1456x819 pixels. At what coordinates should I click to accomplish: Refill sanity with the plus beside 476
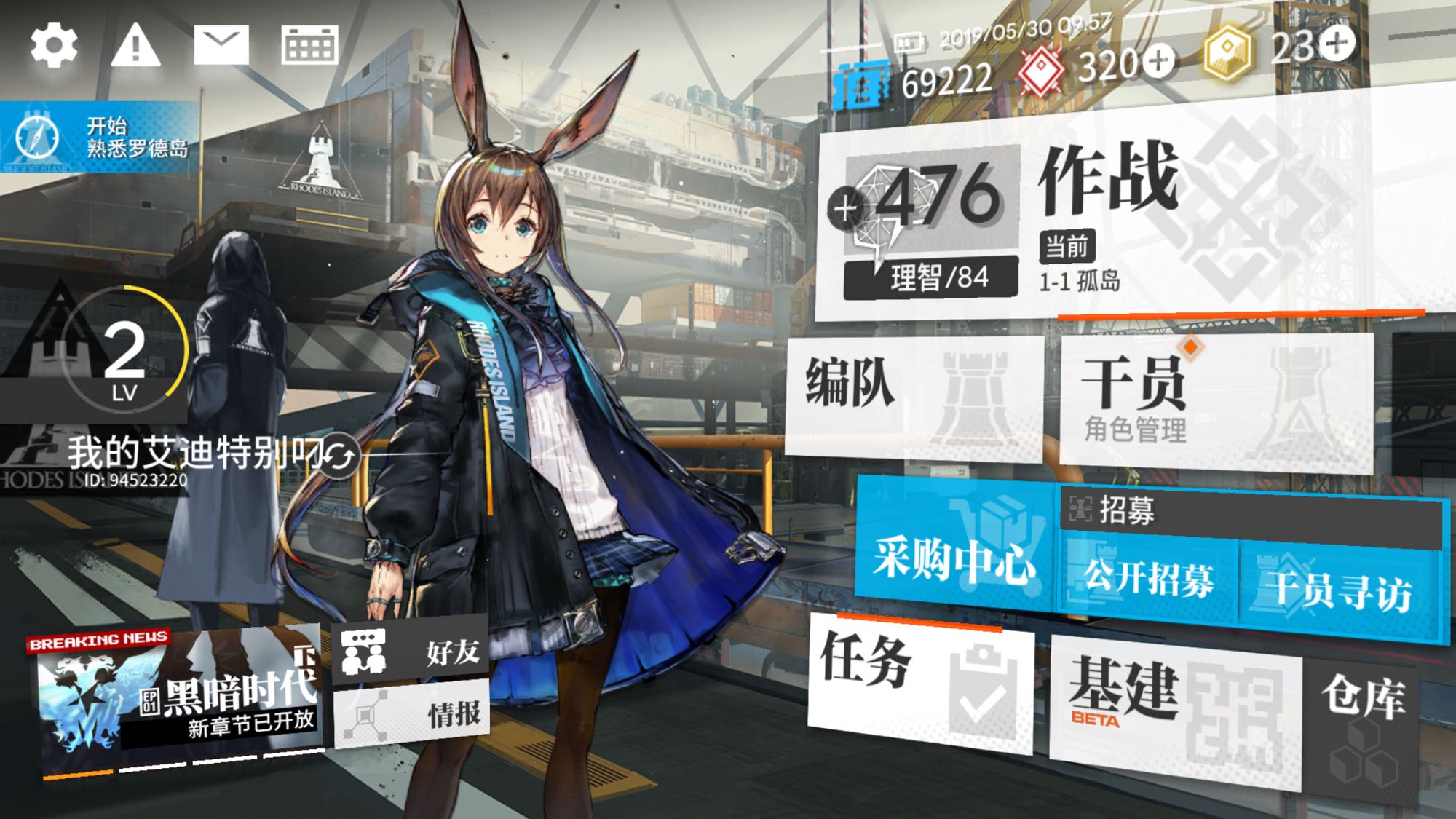[x=844, y=209]
